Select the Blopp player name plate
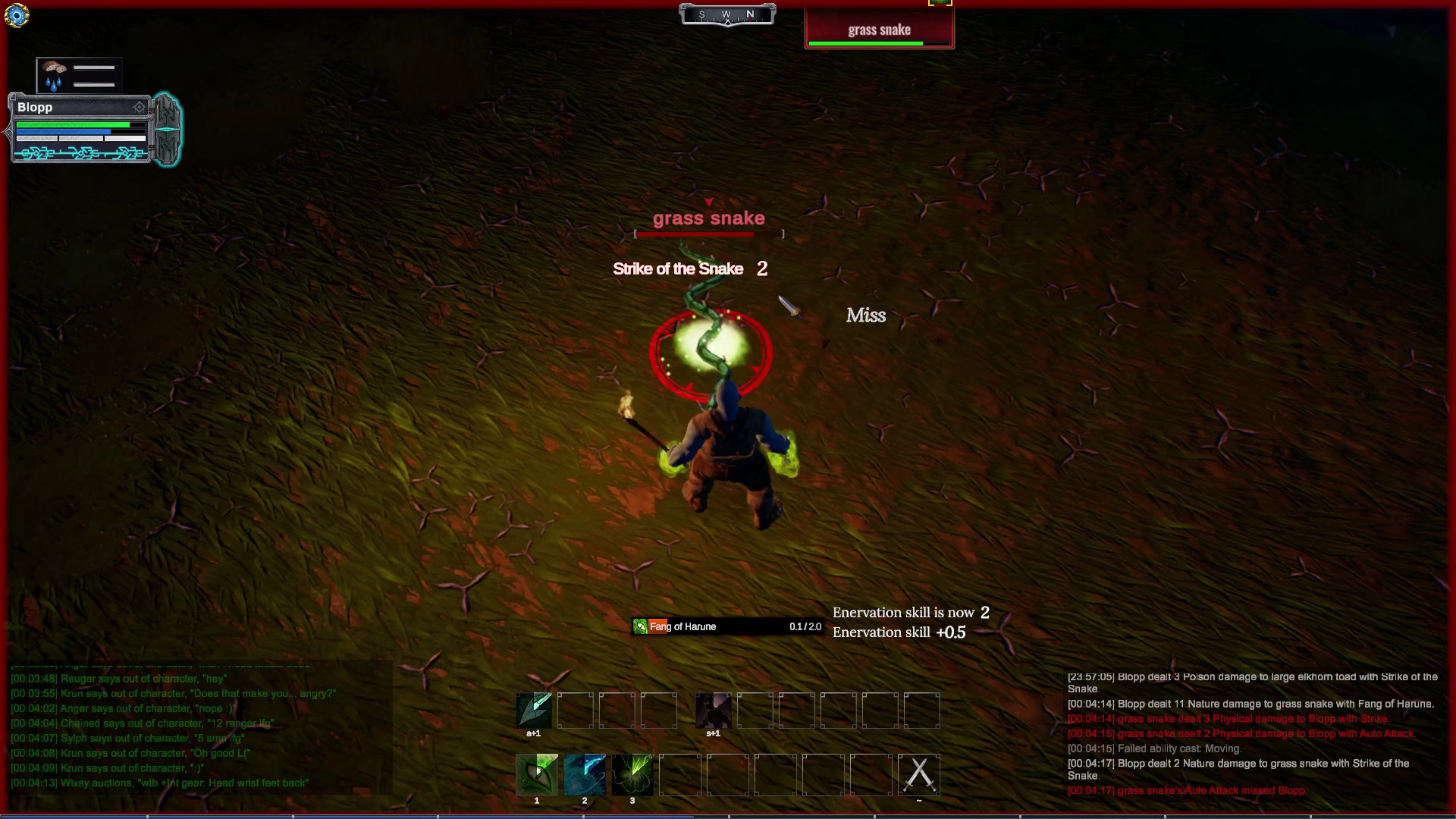Image resolution: width=1456 pixels, height=819 pixels. (x=76, y=108)
